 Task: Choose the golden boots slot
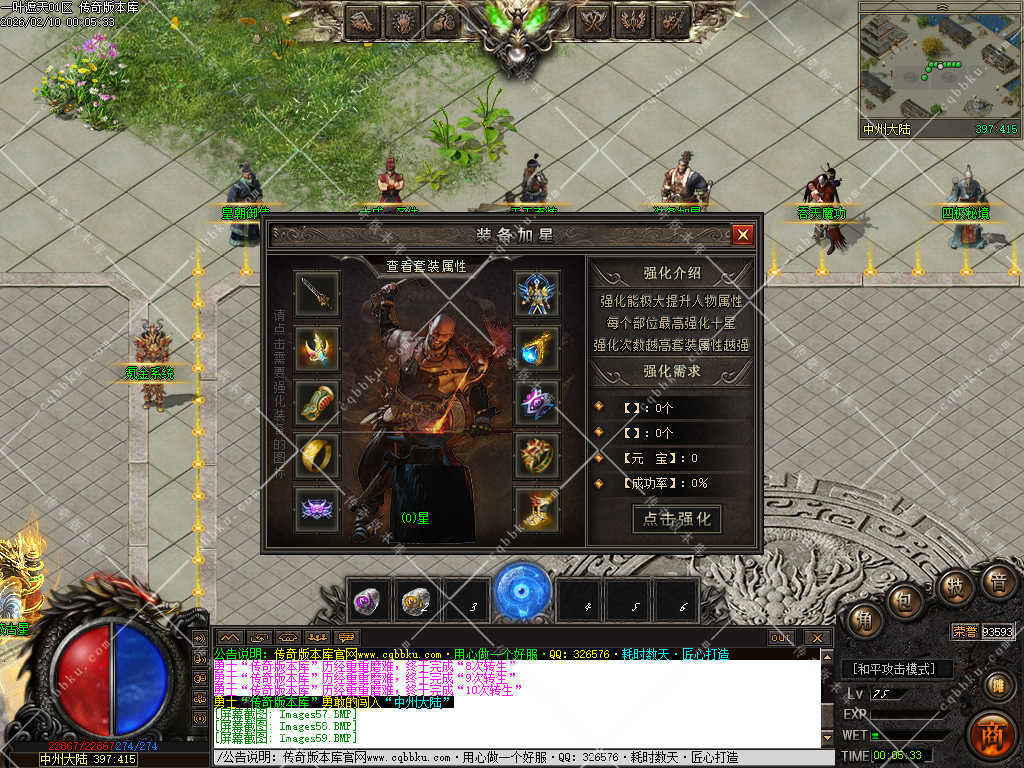point(537,509)
